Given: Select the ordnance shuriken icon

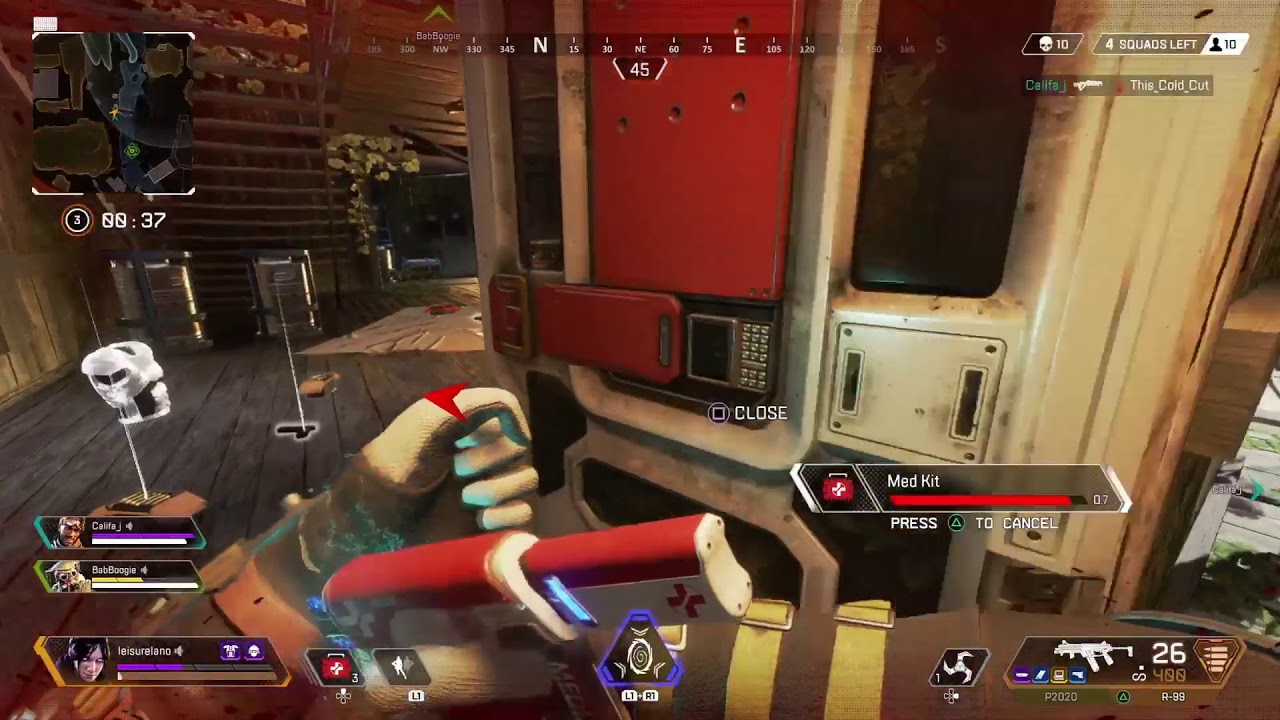Looking at the screenshot, I should (962, 667).
